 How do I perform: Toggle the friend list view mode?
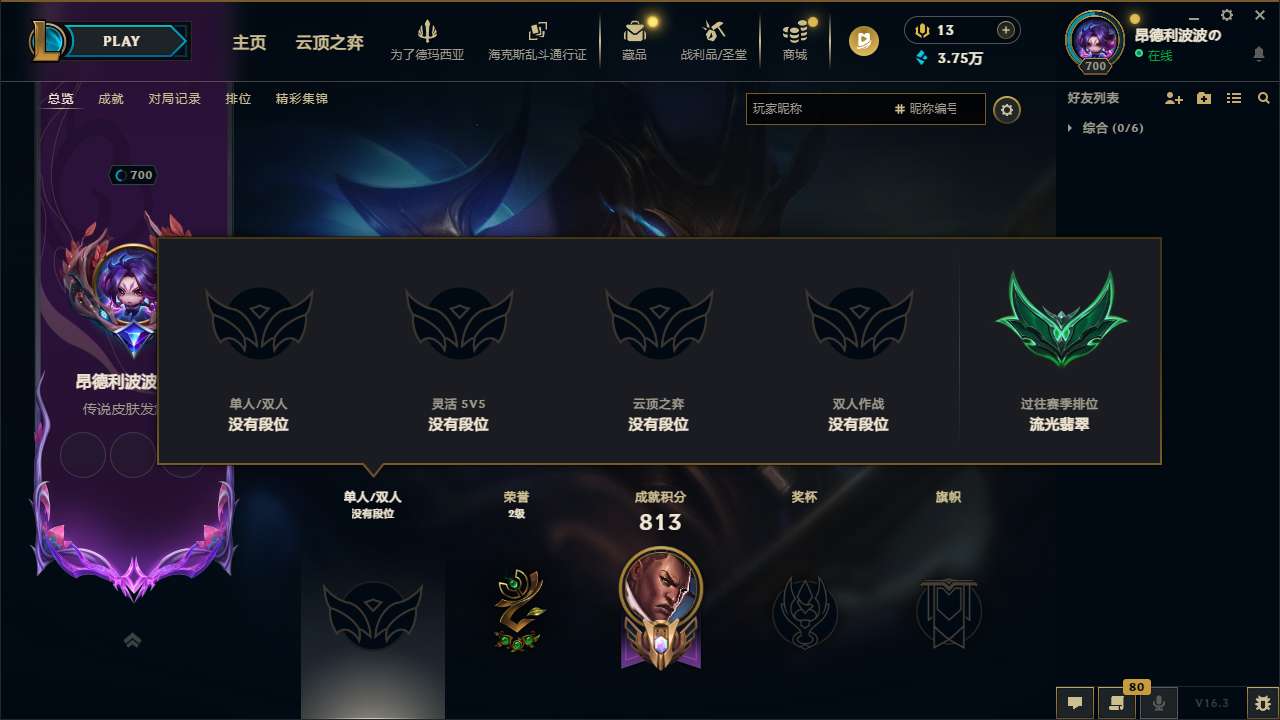[1233, 98]
